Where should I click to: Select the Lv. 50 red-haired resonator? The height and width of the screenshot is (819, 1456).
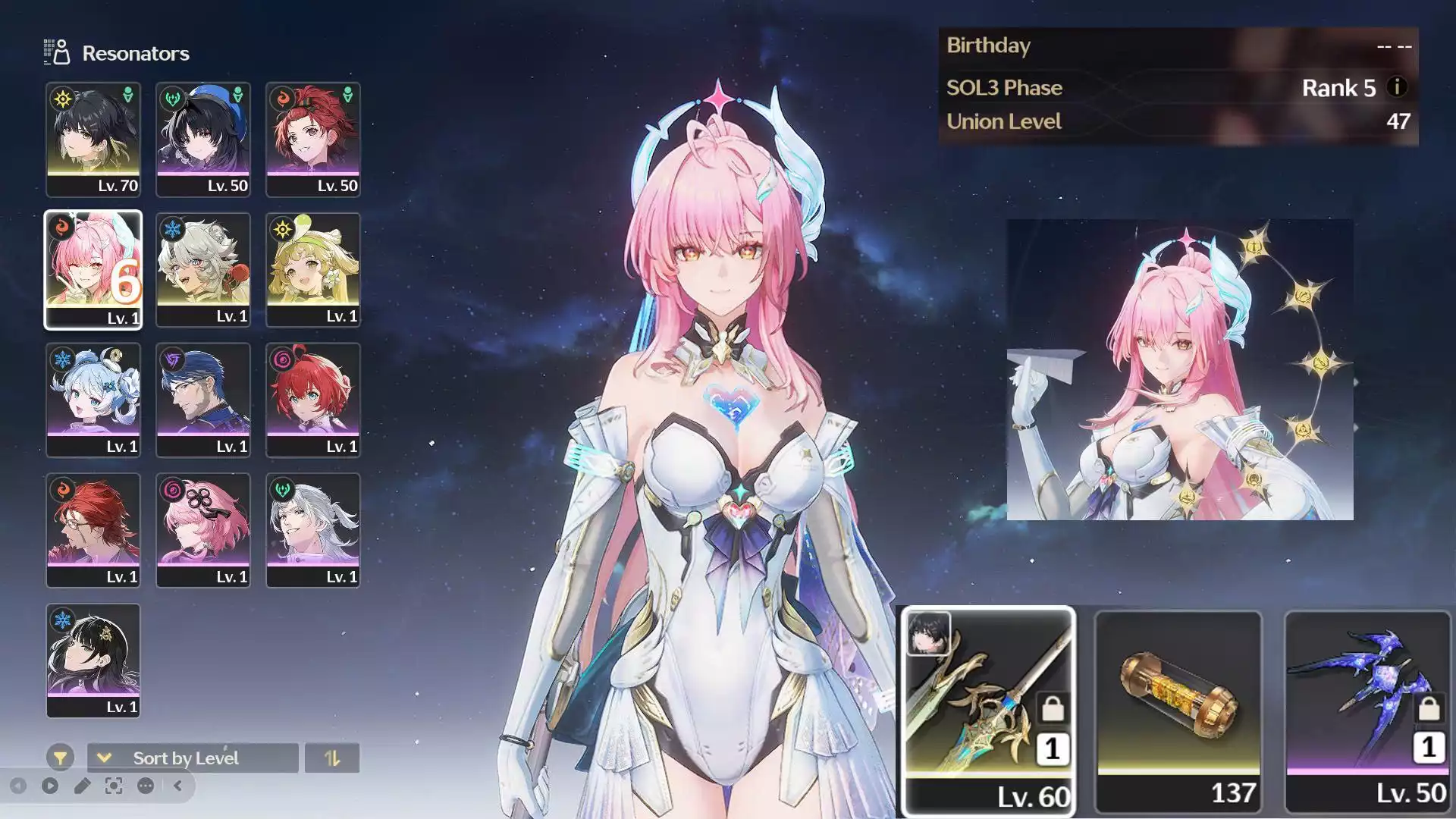[x=313, y=140]
